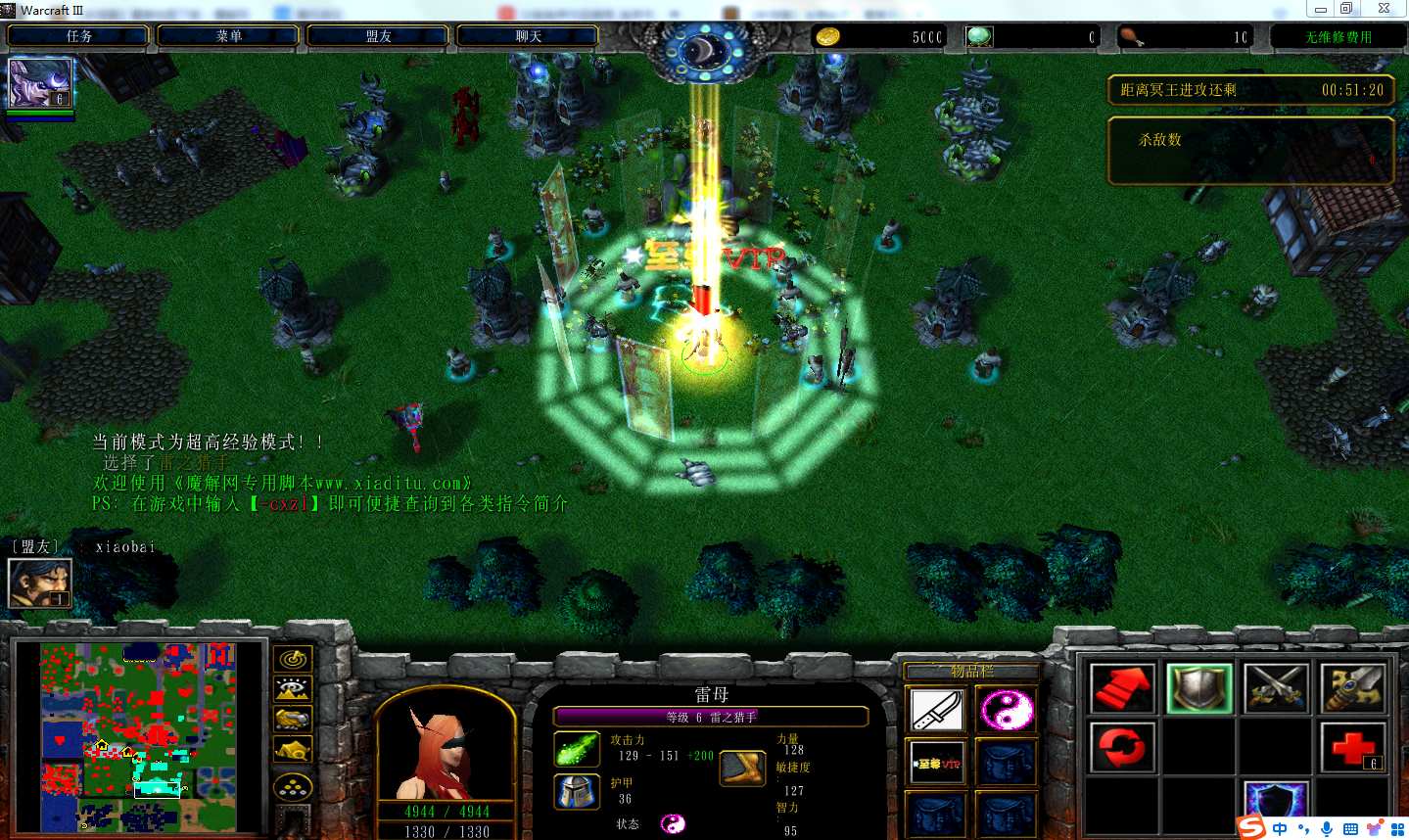The image size is (1409, 840).
Task: Use the pink yin-yang inventory item
Action: click(1006, 710)
